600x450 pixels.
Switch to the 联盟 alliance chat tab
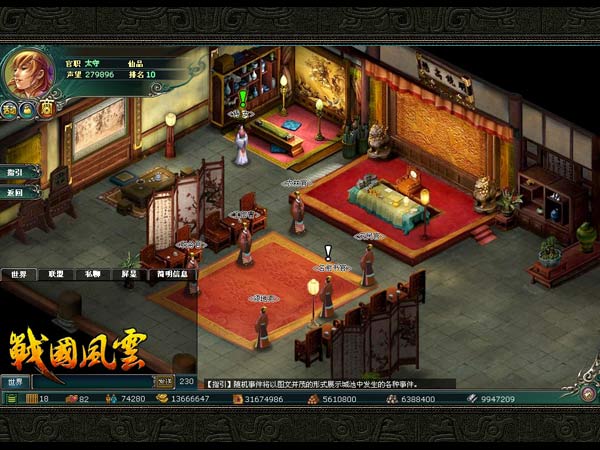tap(56, 273)
